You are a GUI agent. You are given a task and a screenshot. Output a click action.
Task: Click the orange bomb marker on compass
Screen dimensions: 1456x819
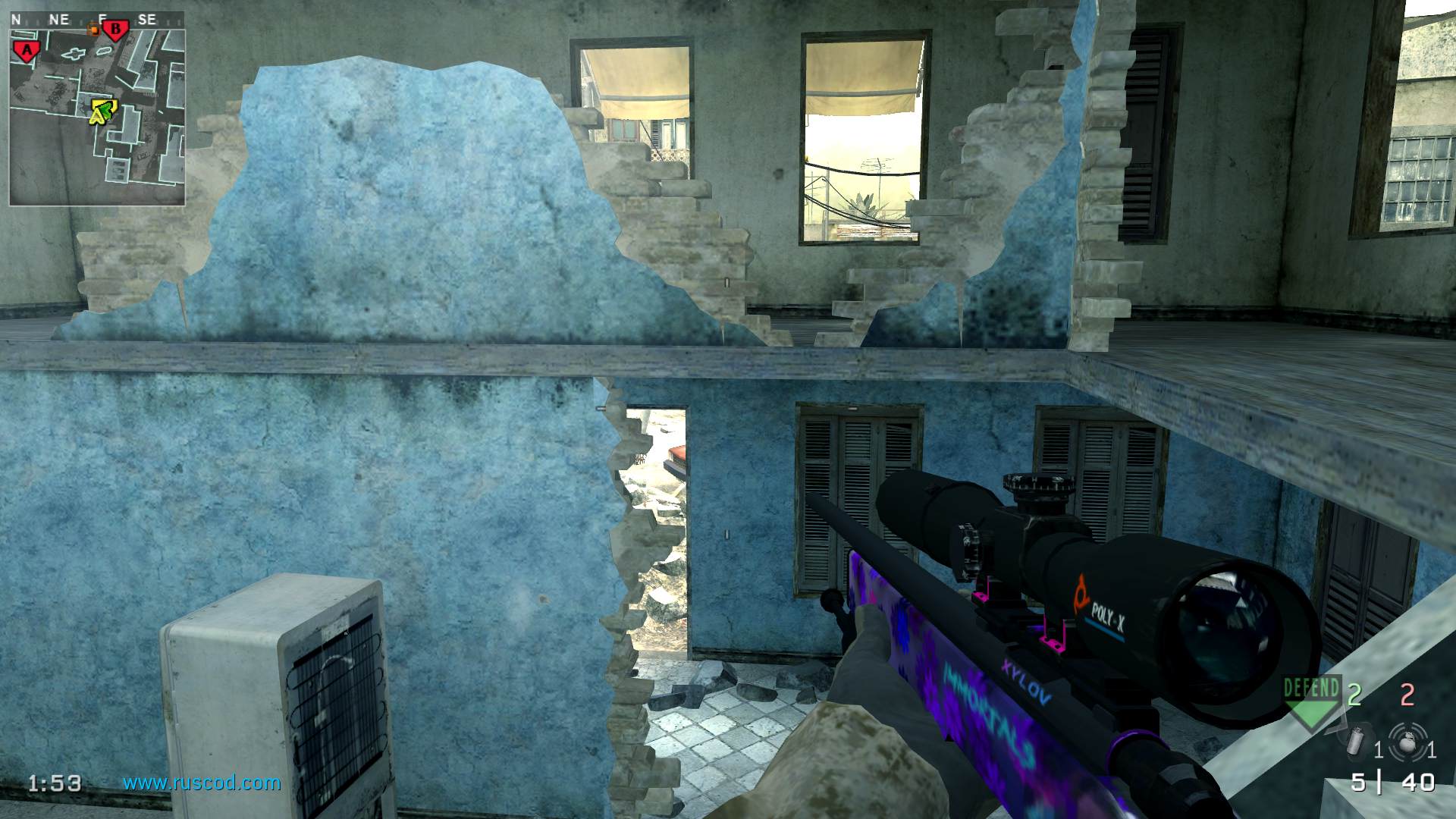(93, 30)
